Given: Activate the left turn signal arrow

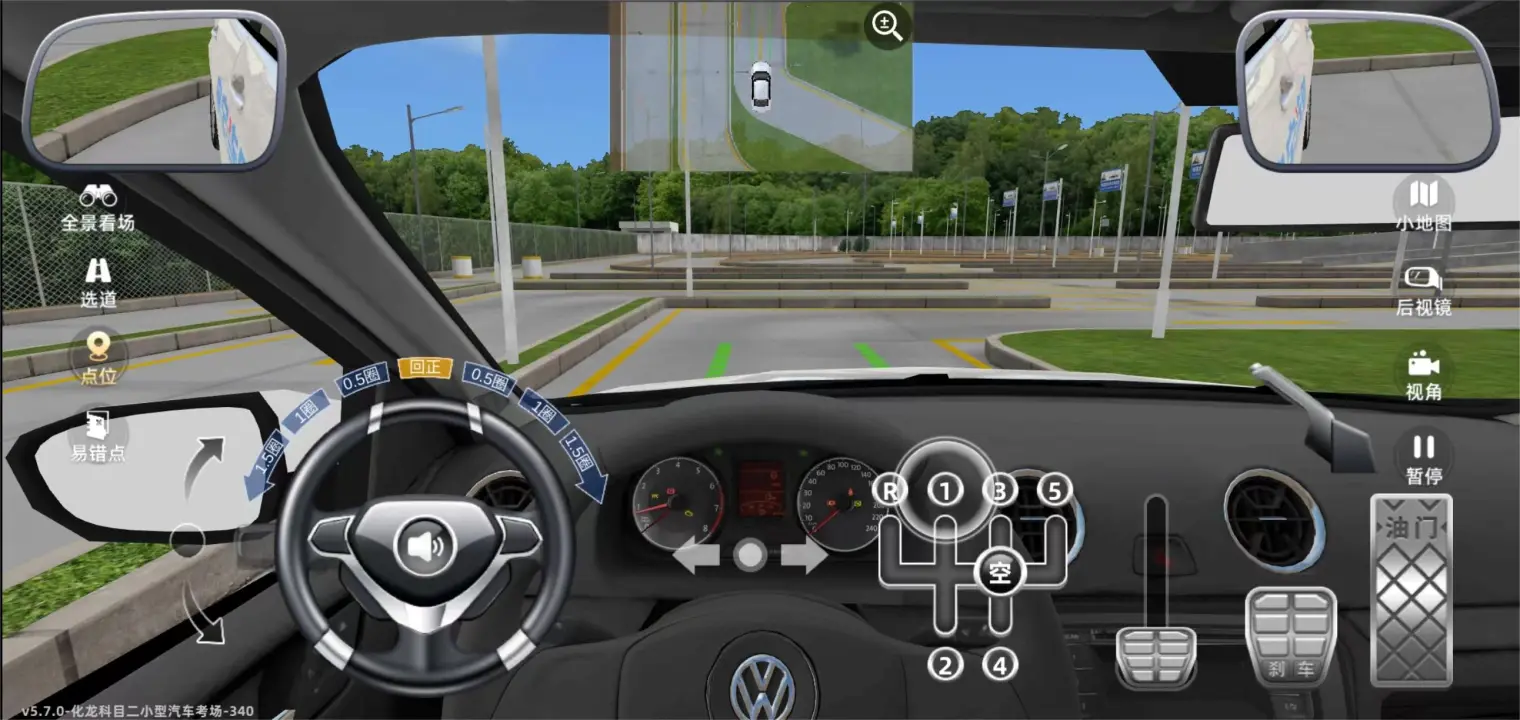Looking at the screenshot, I should tap(696, 556).
